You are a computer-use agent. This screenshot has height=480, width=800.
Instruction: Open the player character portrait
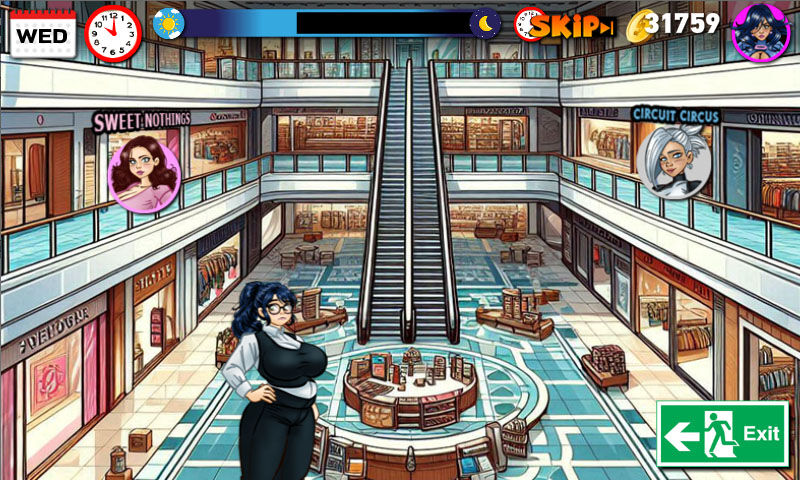[761, 30]
